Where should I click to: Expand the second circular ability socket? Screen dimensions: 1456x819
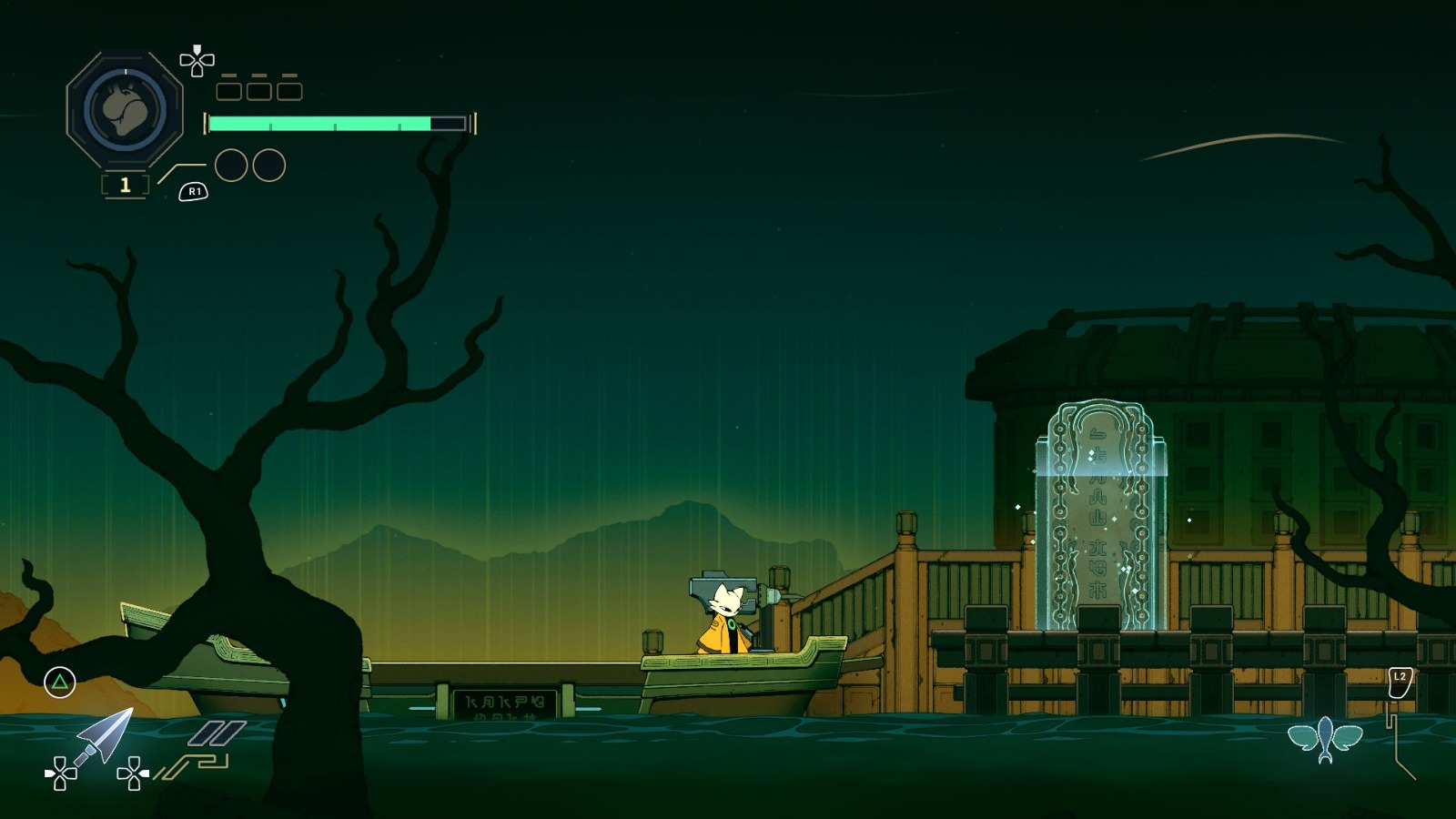267,165
